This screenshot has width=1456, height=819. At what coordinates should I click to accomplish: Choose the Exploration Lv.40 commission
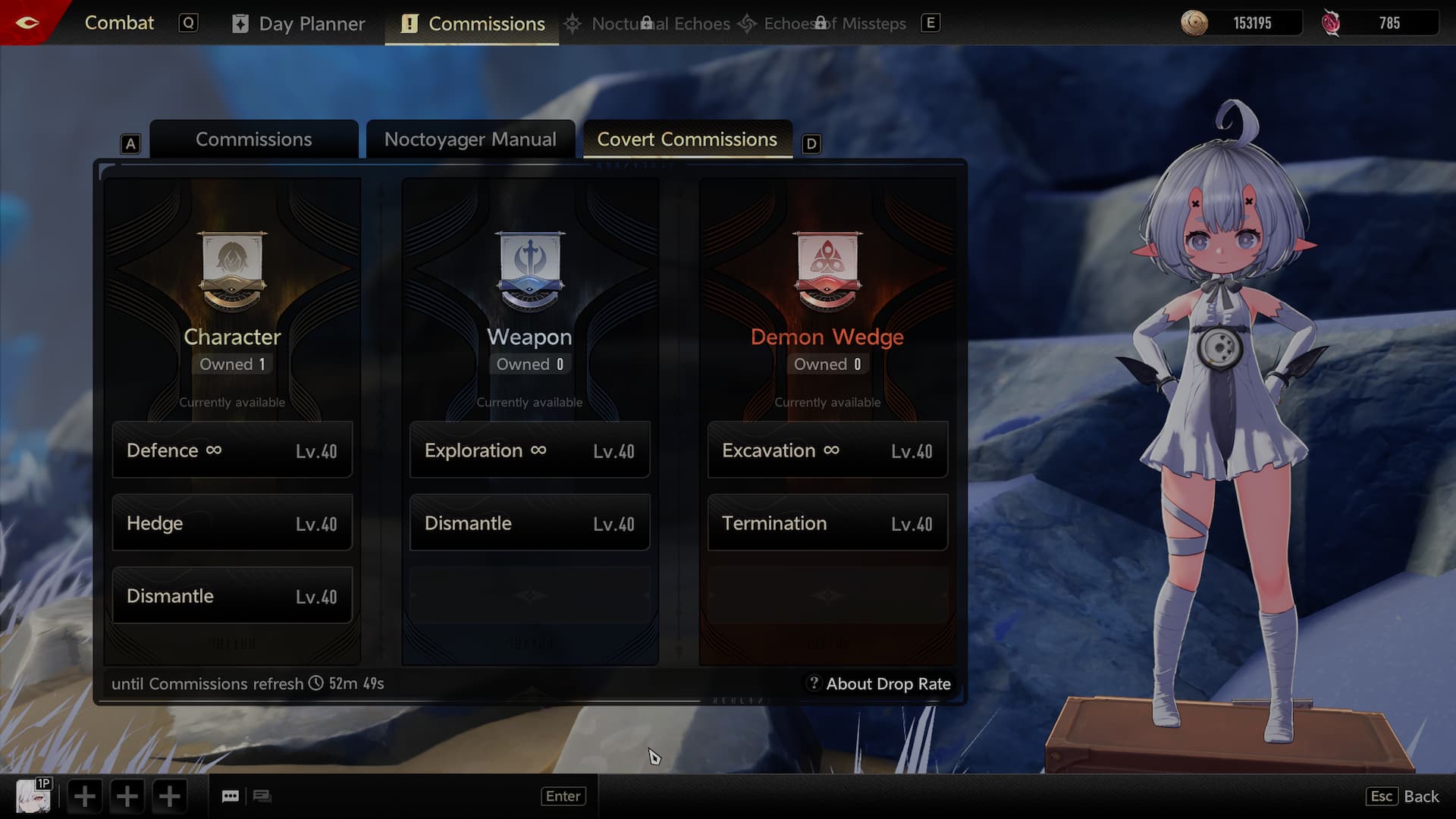[x=529, y=450]
